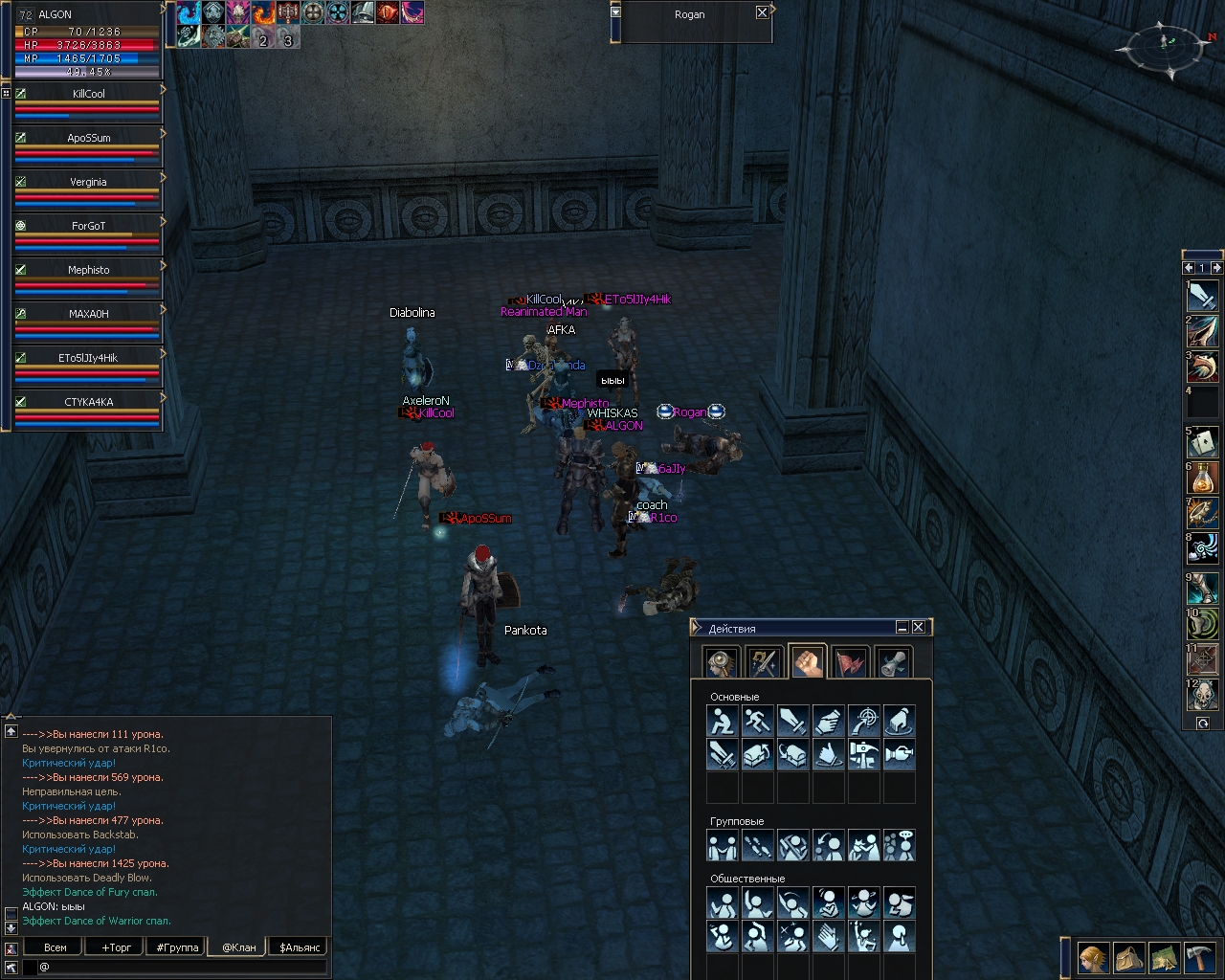Open the red flag tab in actions window
1225x980 pixels.
tap(851, 662)
